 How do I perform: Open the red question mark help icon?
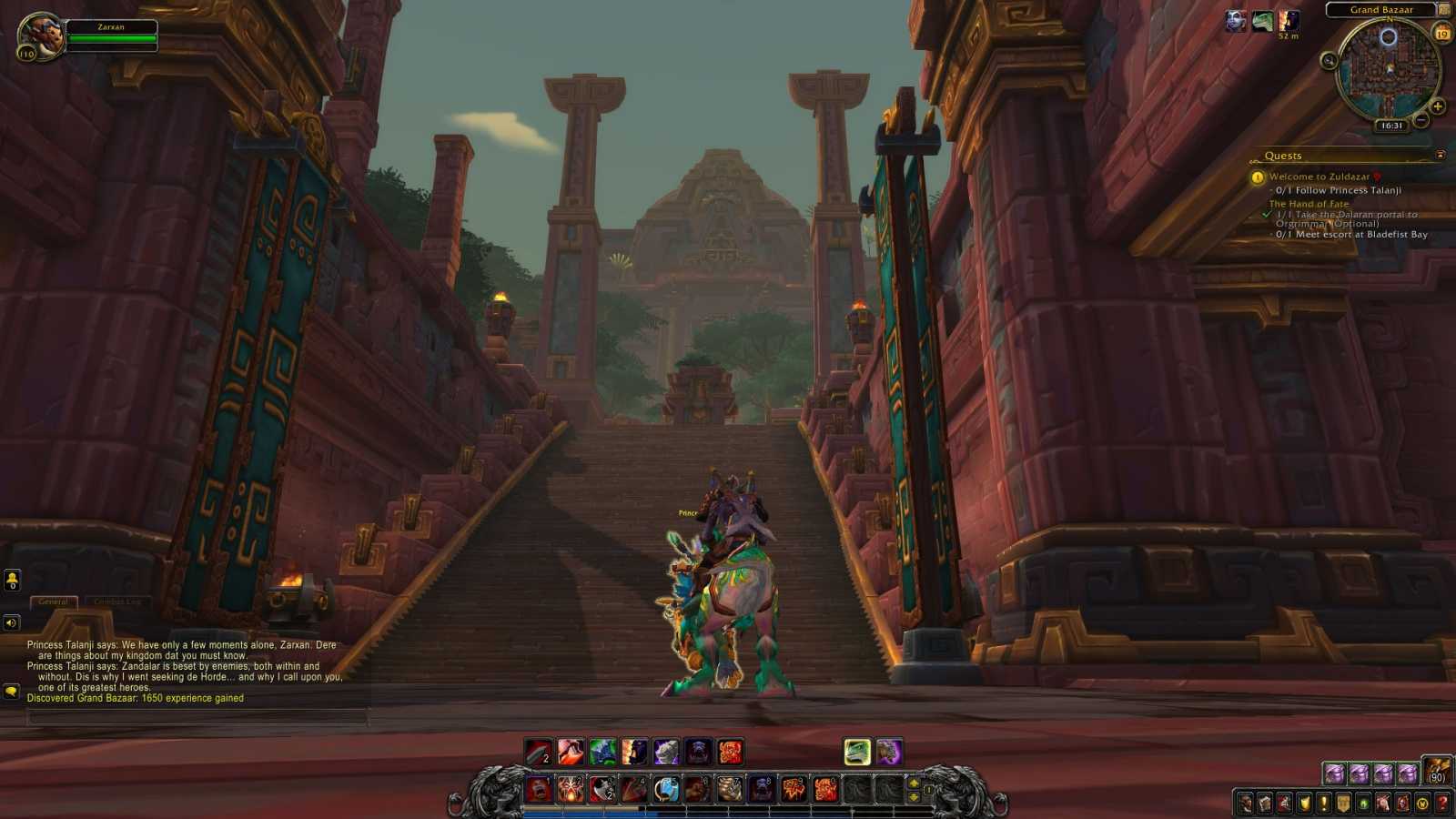[1442, 804]
